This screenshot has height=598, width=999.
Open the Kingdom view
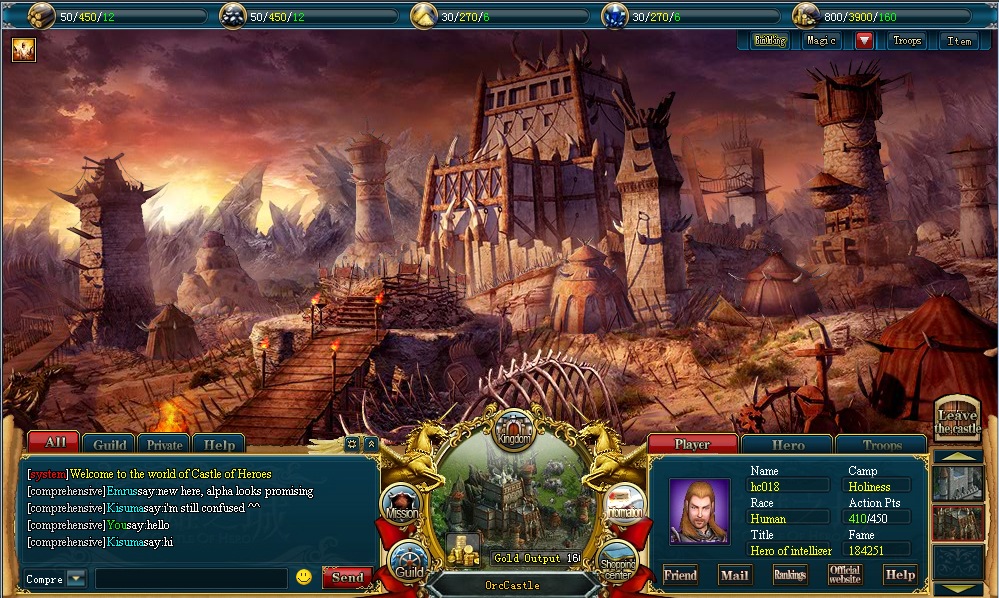click(513, 432)
